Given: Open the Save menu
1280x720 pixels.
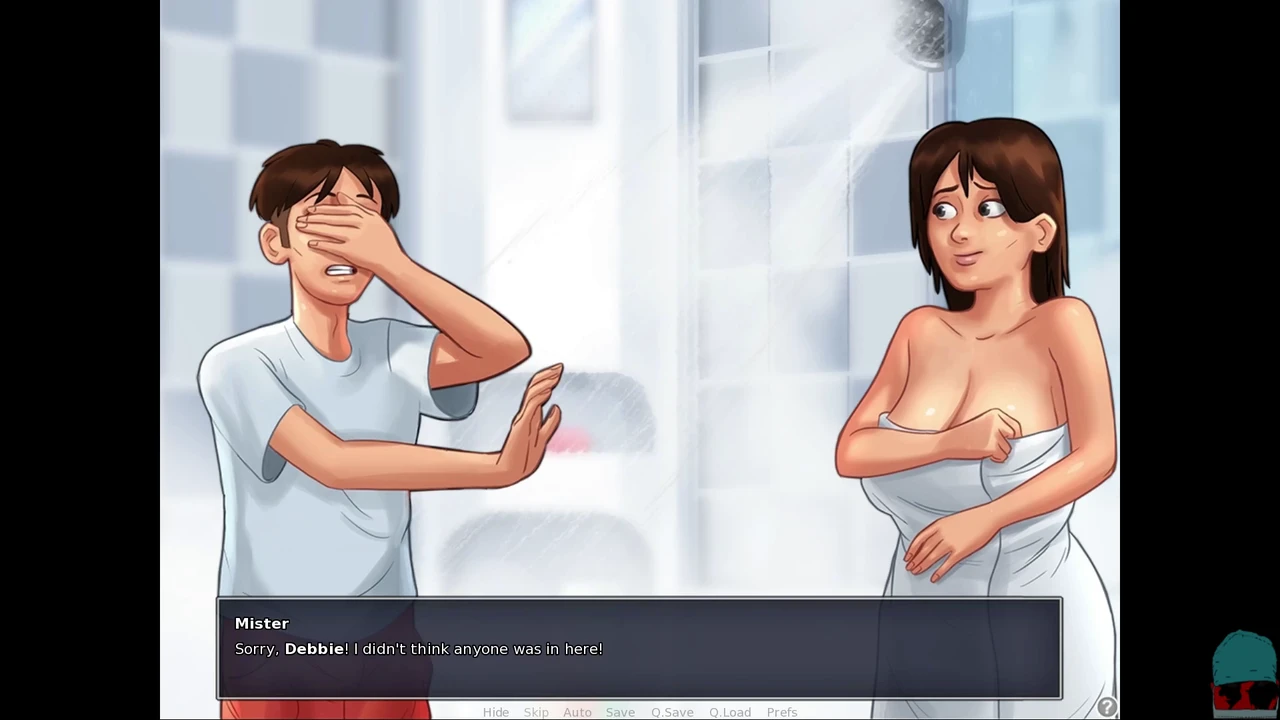Looking at the screenshot, I should (x=620, y=712).
